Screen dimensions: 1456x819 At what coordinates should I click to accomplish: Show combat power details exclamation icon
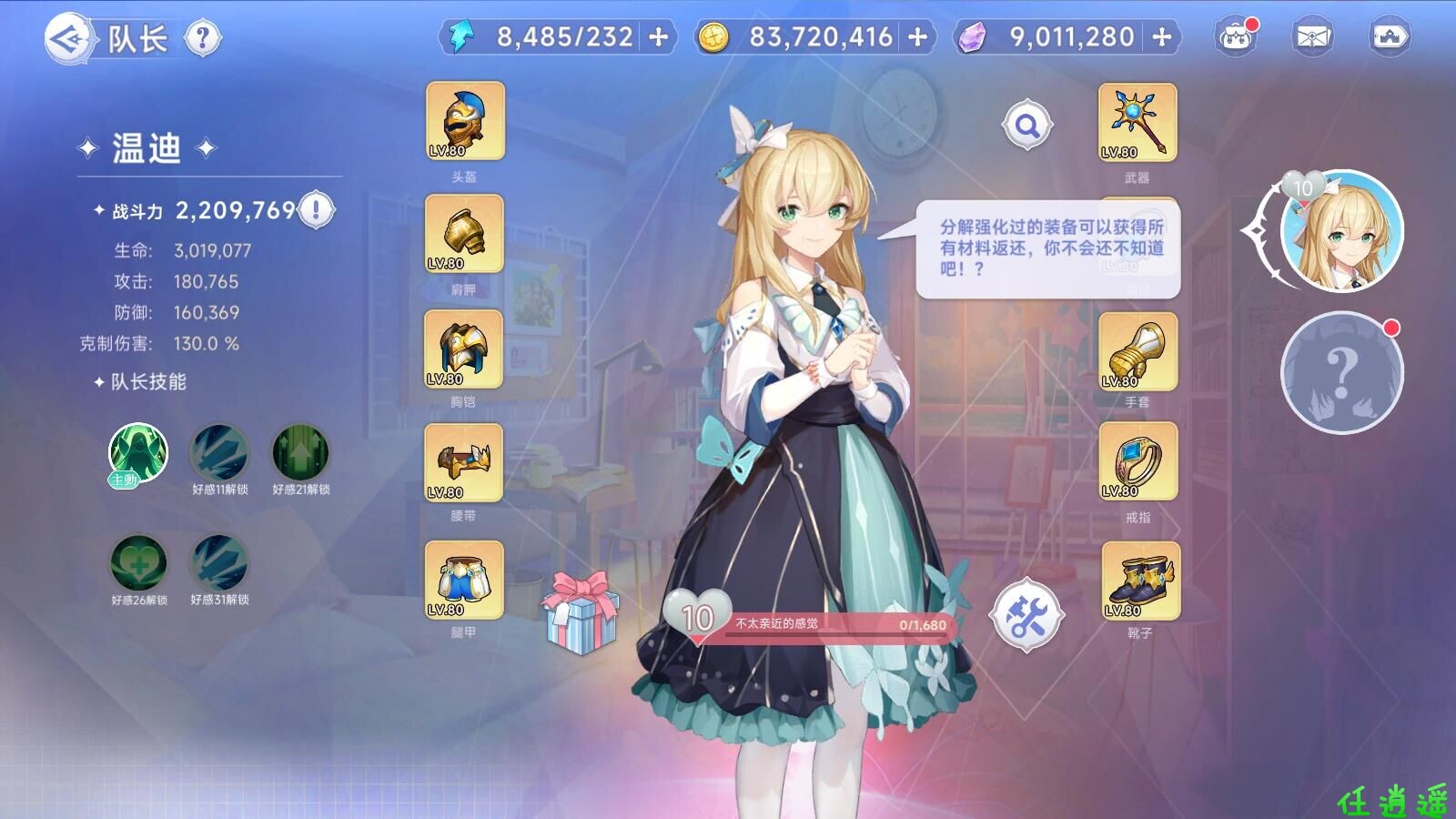316,210
